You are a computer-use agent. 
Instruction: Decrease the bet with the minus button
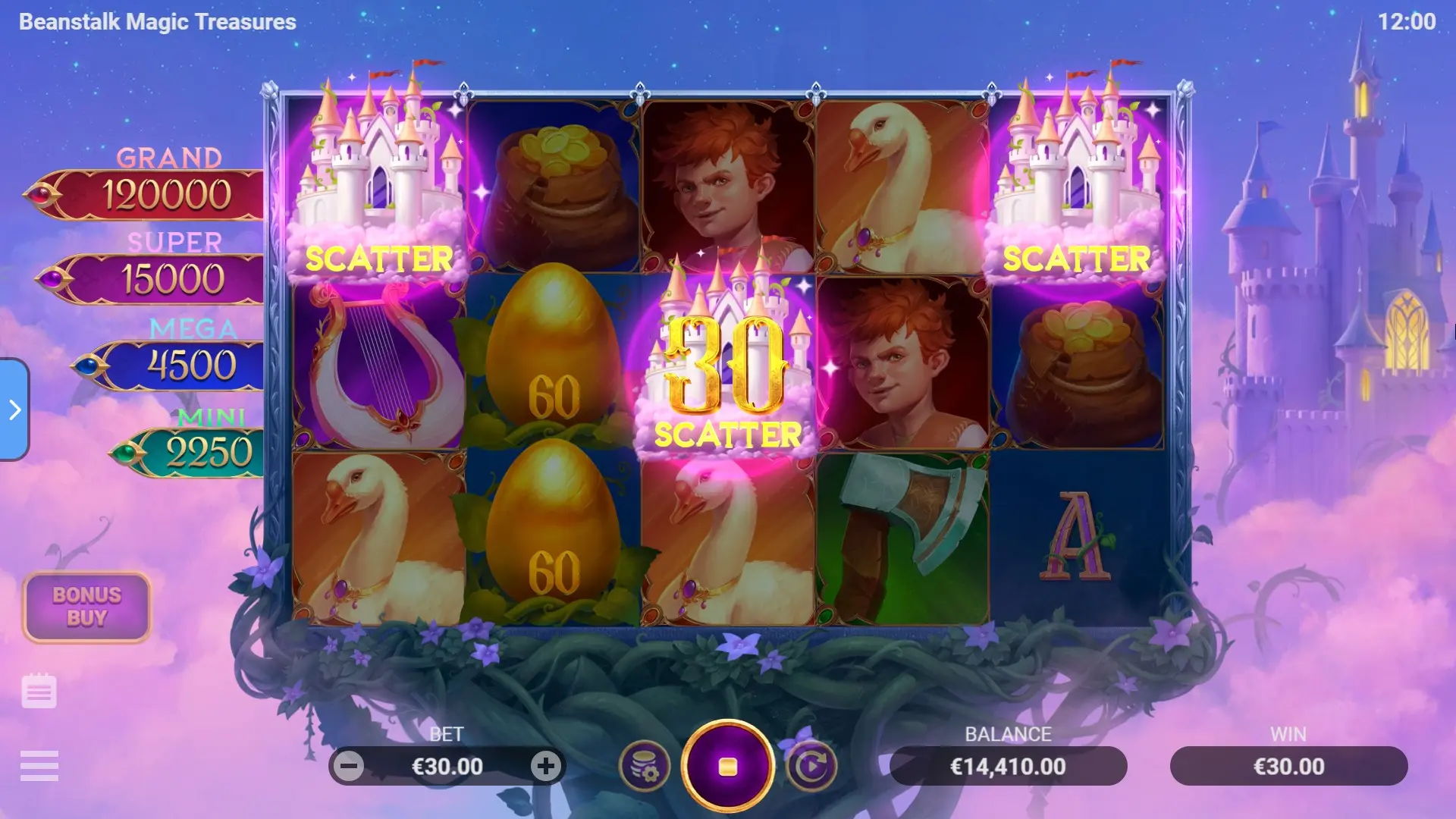click(x=349, y=767)
